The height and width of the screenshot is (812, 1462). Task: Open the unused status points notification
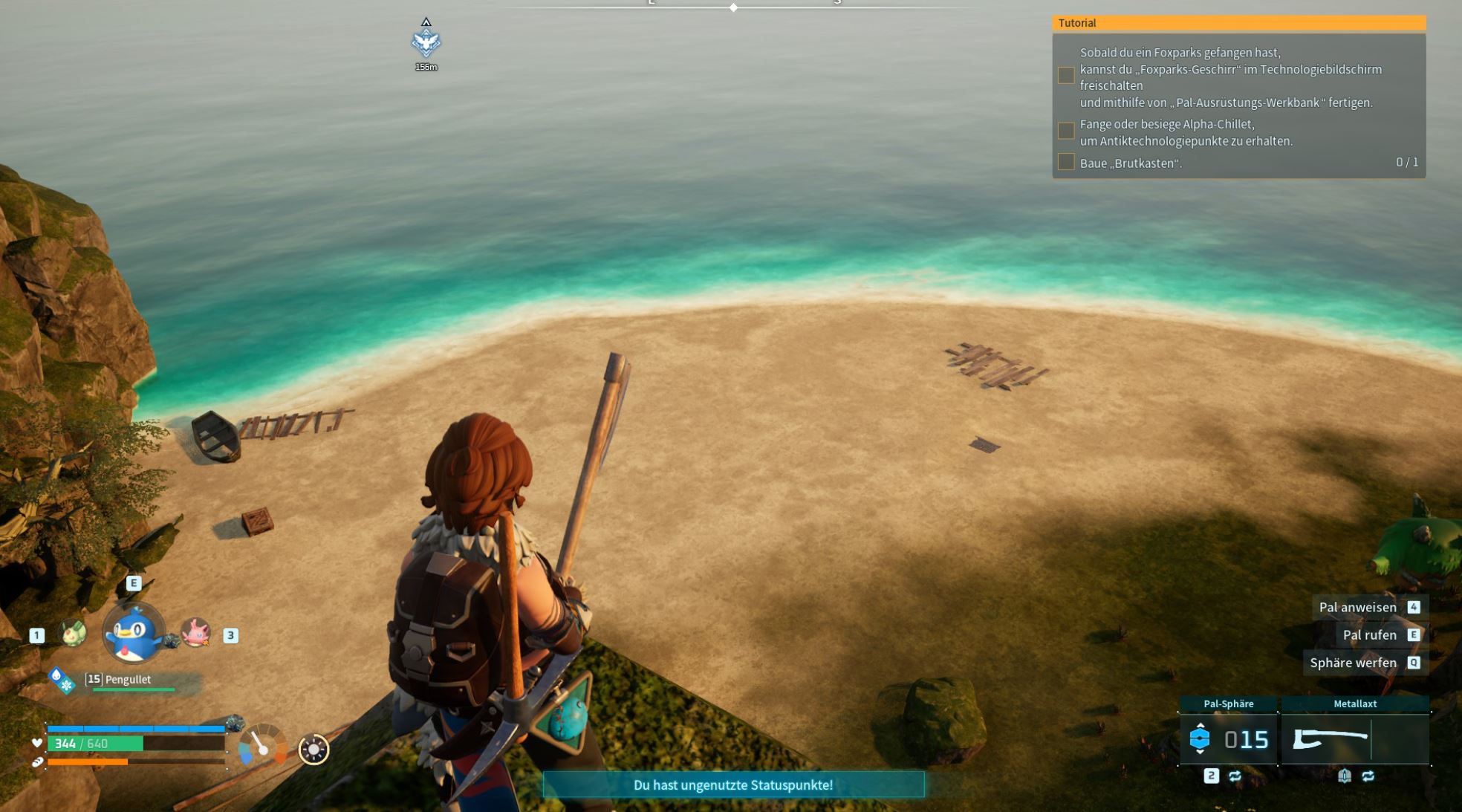[733, 785]
